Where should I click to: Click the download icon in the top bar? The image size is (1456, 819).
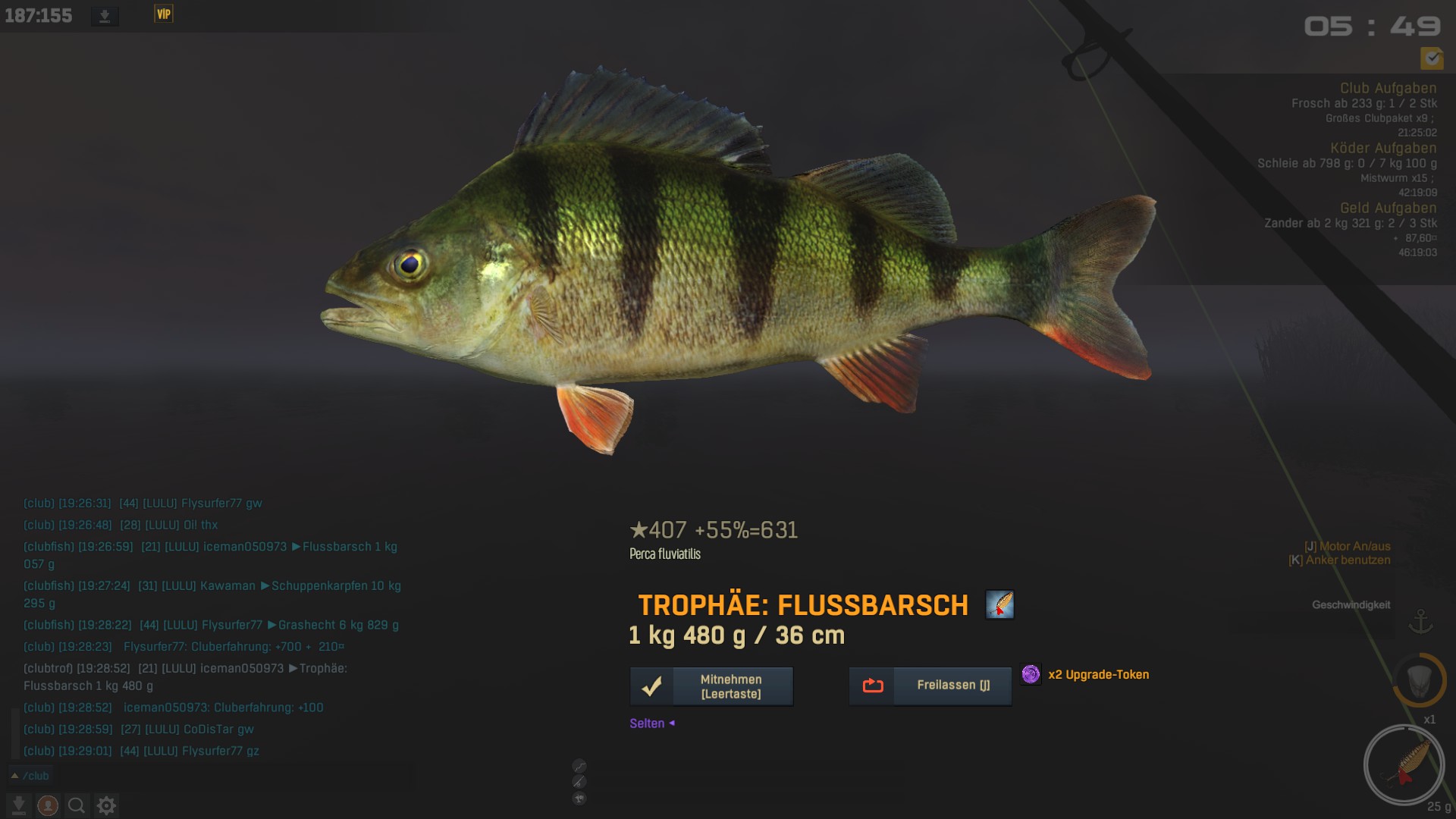(x=105, y=16)
